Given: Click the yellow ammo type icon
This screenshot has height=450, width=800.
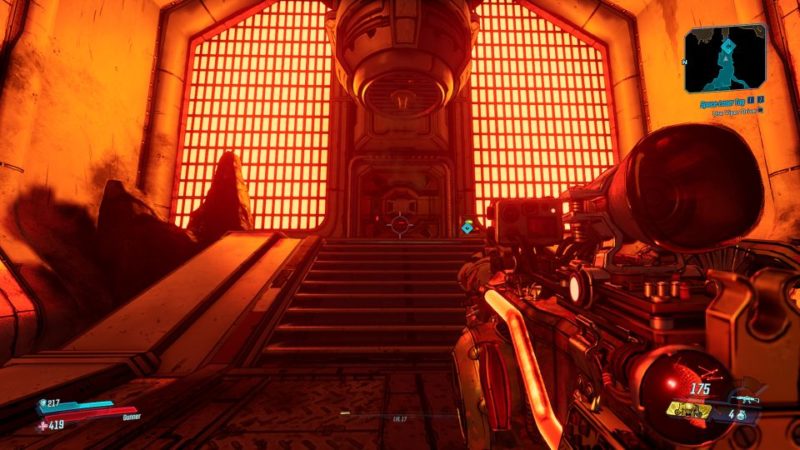Looking at the screenshot, I should (x=690, y=410).
